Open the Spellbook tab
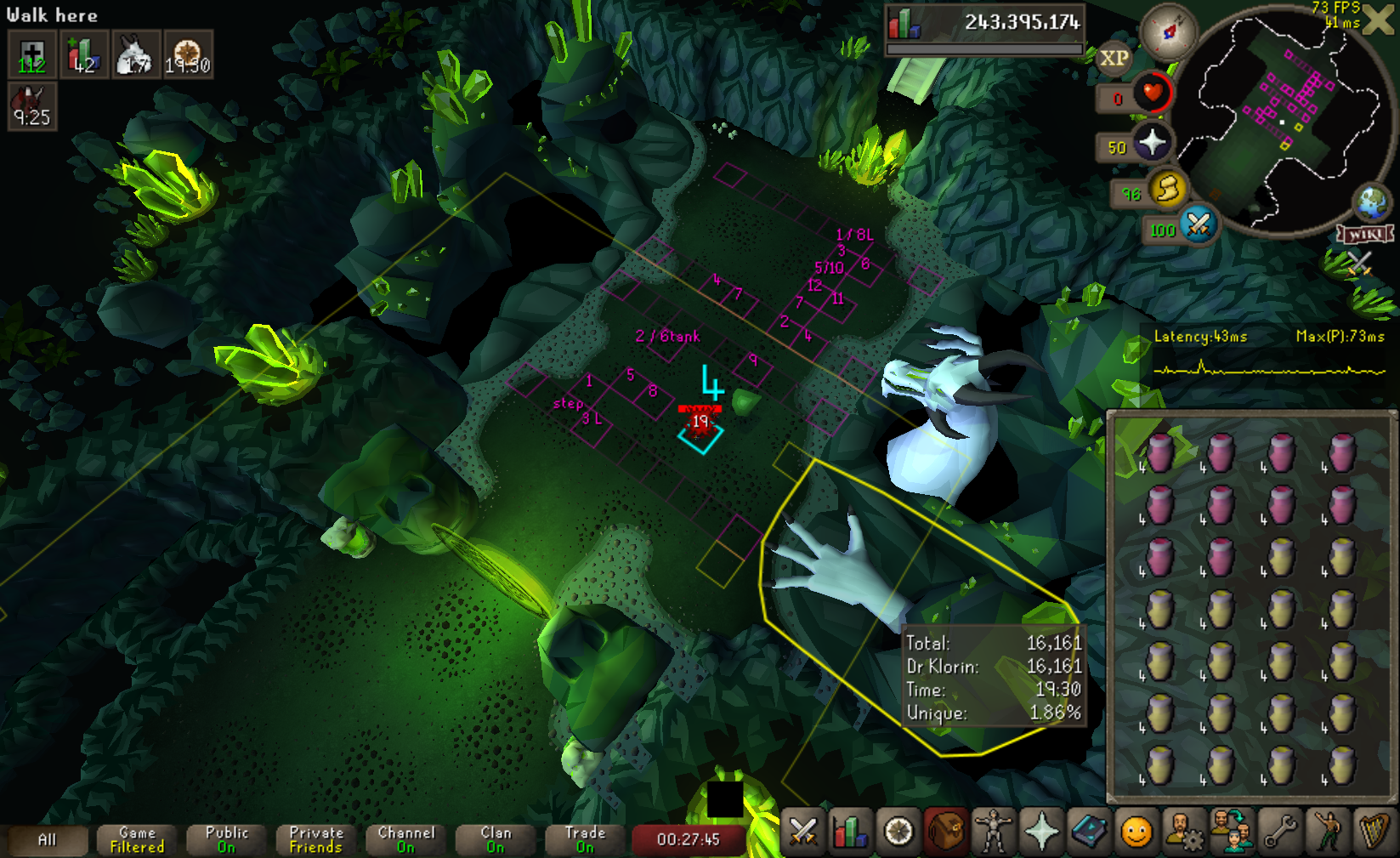This screenshot has height=858, width=1400. click(1088, 831)
